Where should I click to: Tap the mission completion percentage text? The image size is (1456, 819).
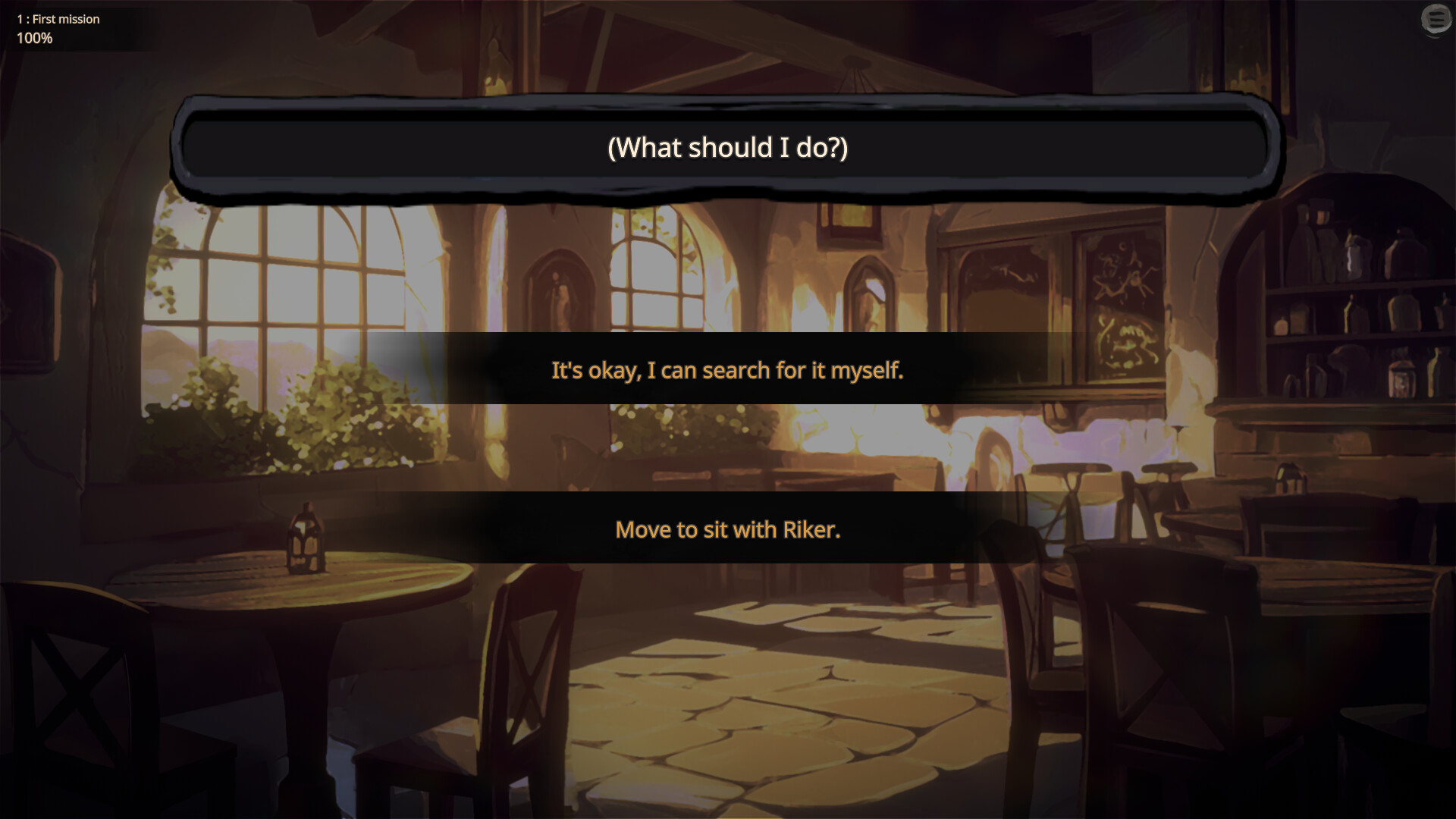click(34, 38)
